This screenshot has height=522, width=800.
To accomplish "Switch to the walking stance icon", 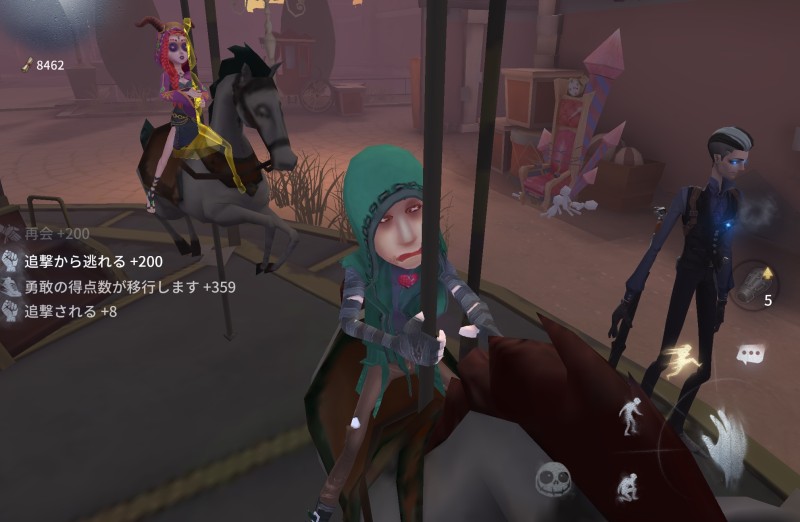I will point(631,415).
